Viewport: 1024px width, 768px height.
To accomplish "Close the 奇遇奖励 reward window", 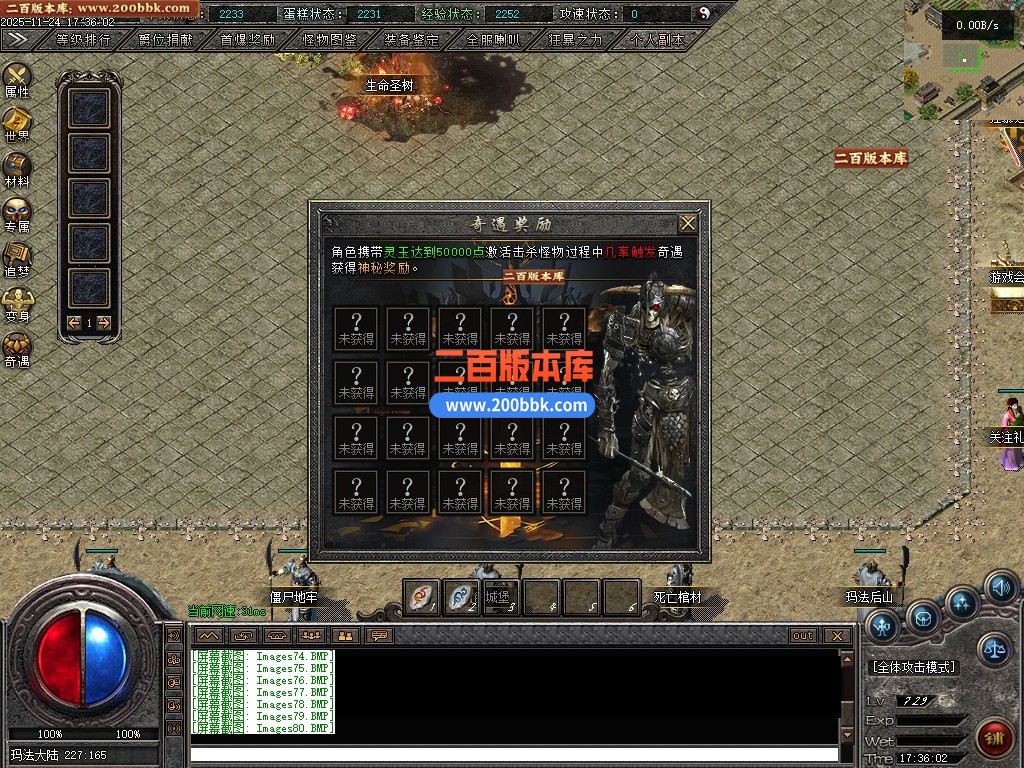I will tap(688, 224).
